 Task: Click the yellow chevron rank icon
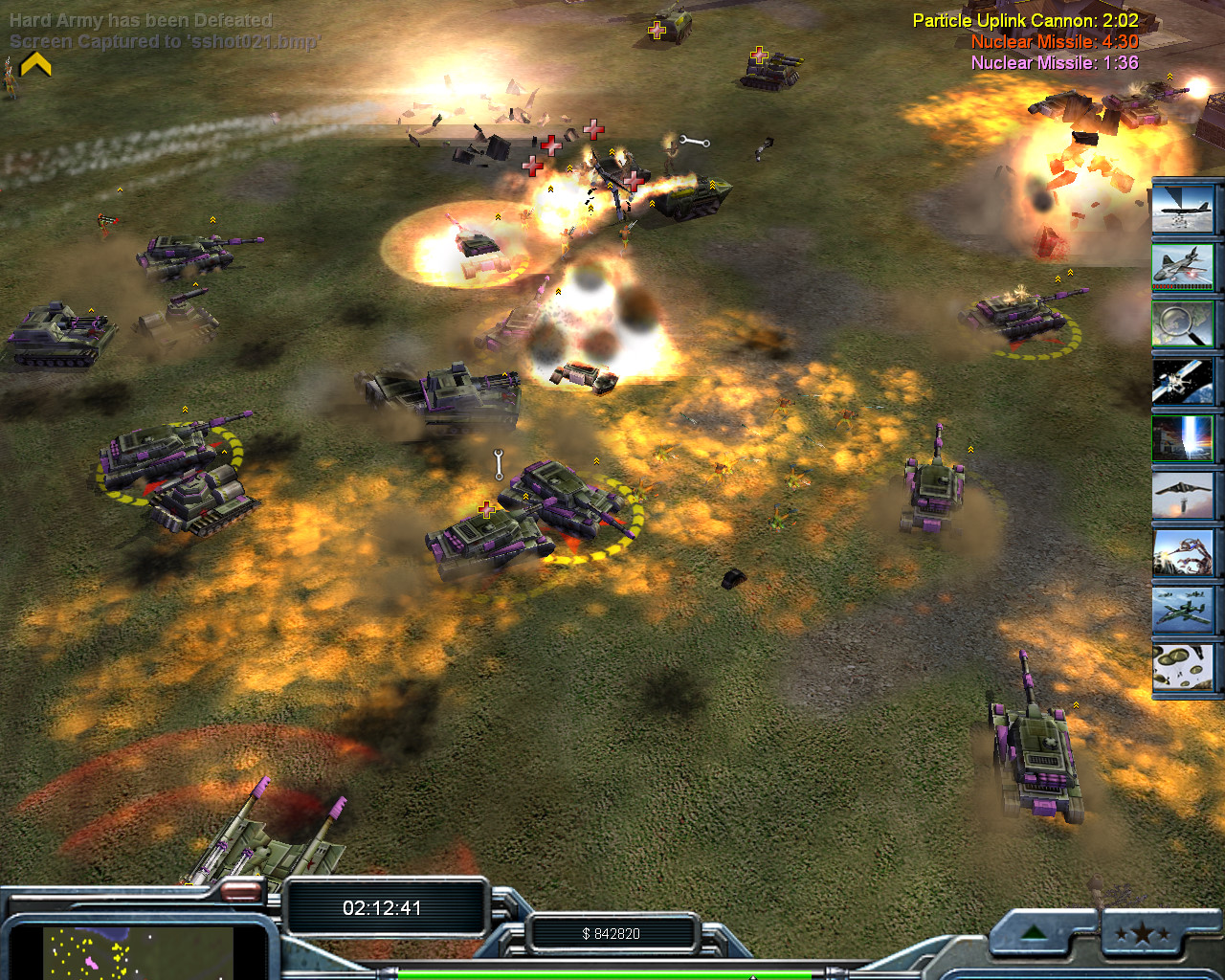(36, 64)
